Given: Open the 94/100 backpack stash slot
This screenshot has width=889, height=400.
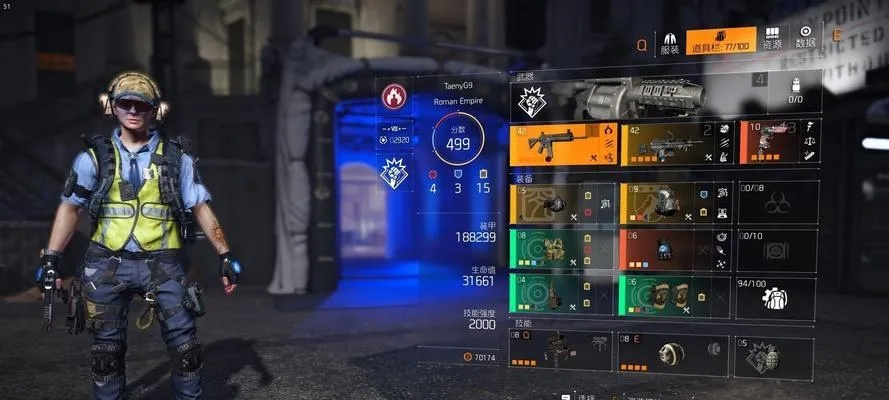Looking at the screenshot, I should click(x=777, y=297).
